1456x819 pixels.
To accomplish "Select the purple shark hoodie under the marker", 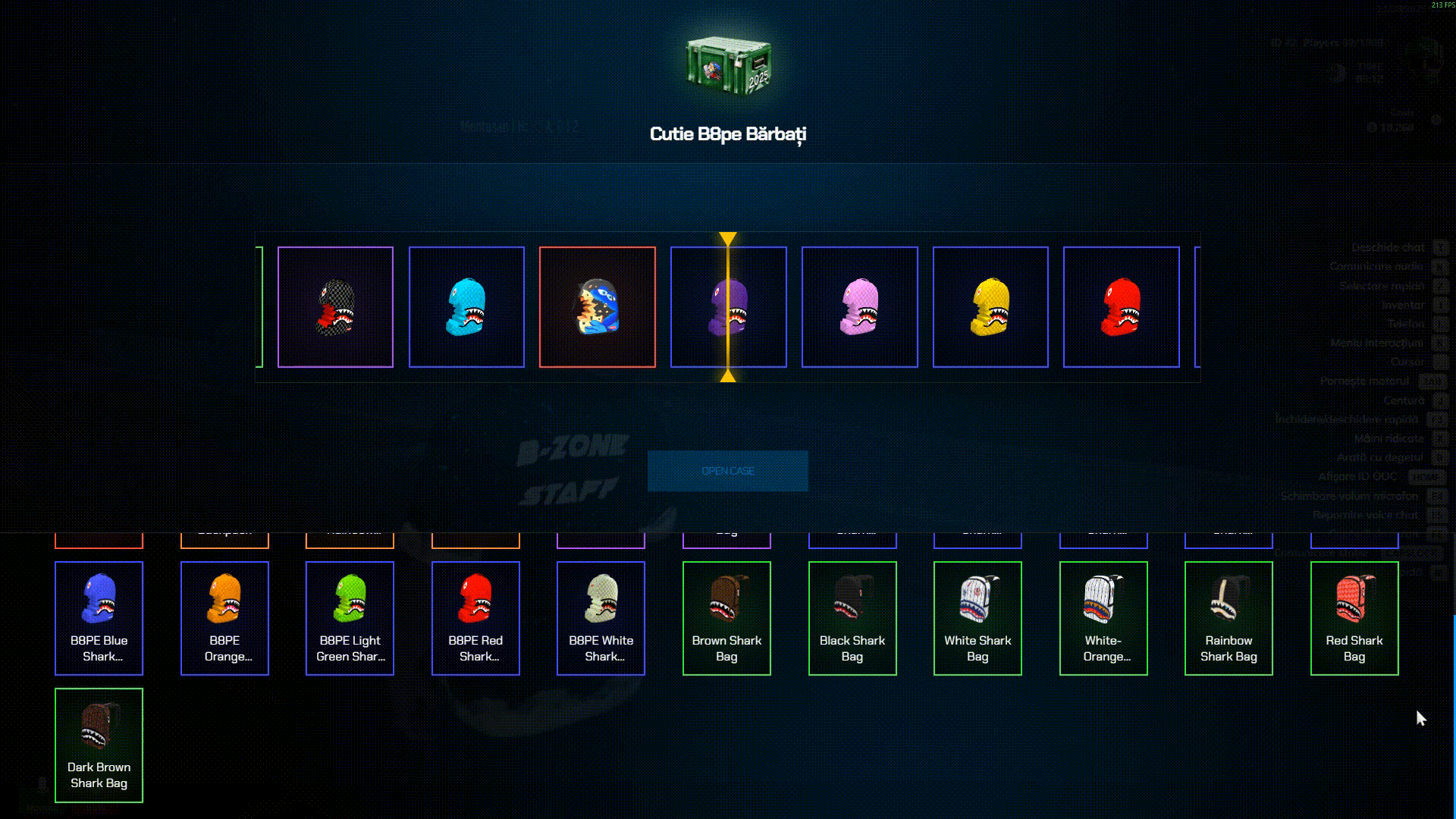I will pyautogui.click(x=728, y=307).
